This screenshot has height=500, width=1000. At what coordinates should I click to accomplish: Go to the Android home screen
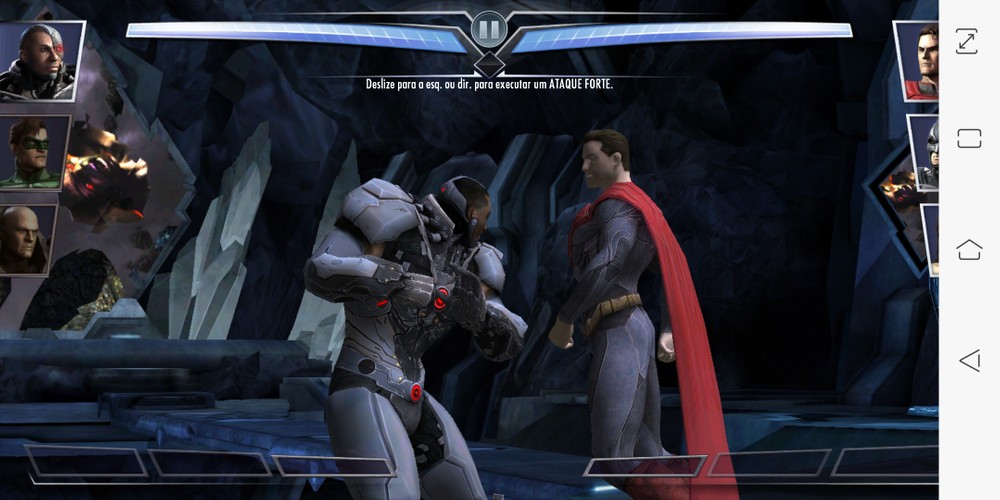point(968,249)
